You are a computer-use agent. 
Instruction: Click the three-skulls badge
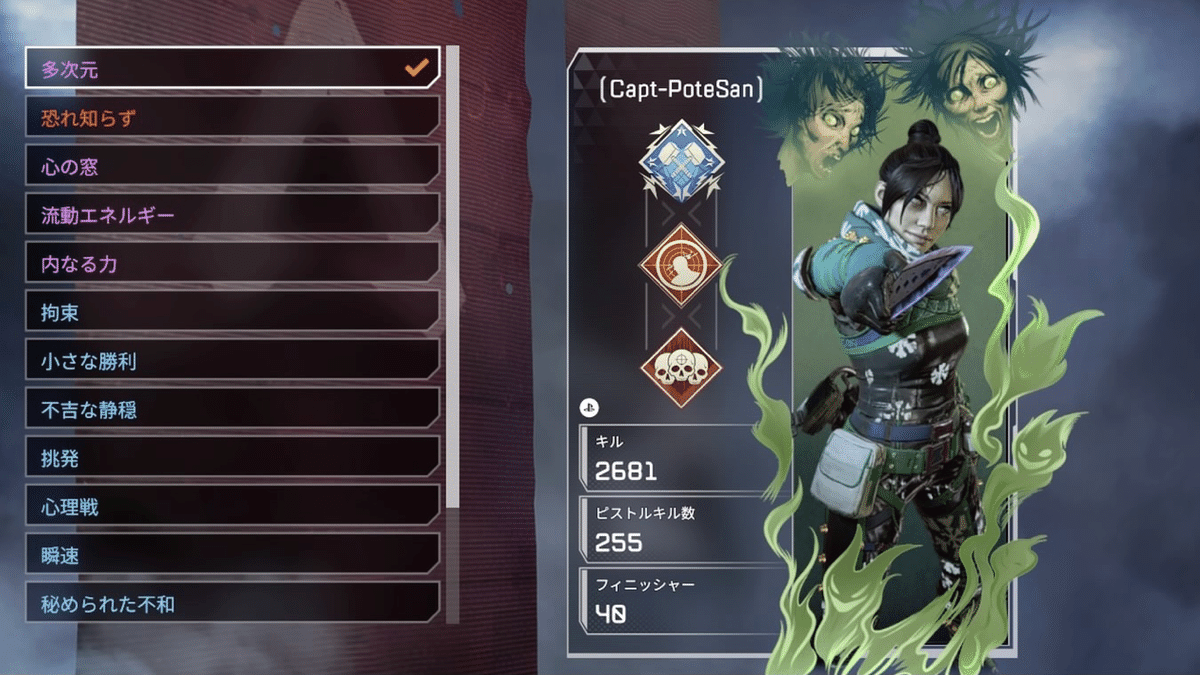click(x=680, y=368)
